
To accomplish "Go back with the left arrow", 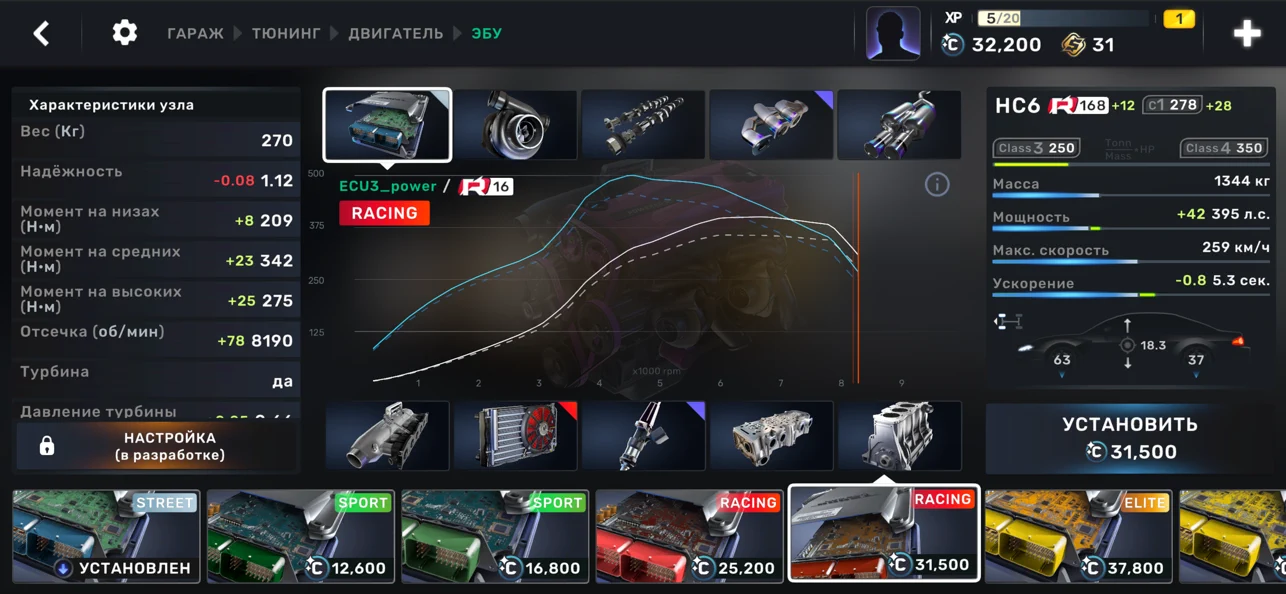I will [x=41, y=33].
